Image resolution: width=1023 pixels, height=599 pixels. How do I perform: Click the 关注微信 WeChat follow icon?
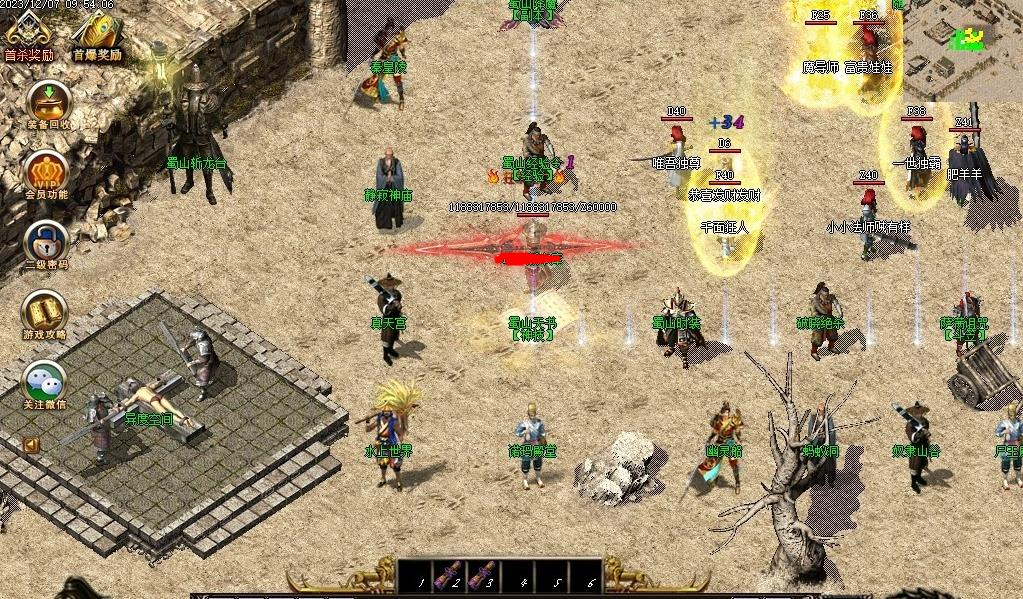click(46, 381)
